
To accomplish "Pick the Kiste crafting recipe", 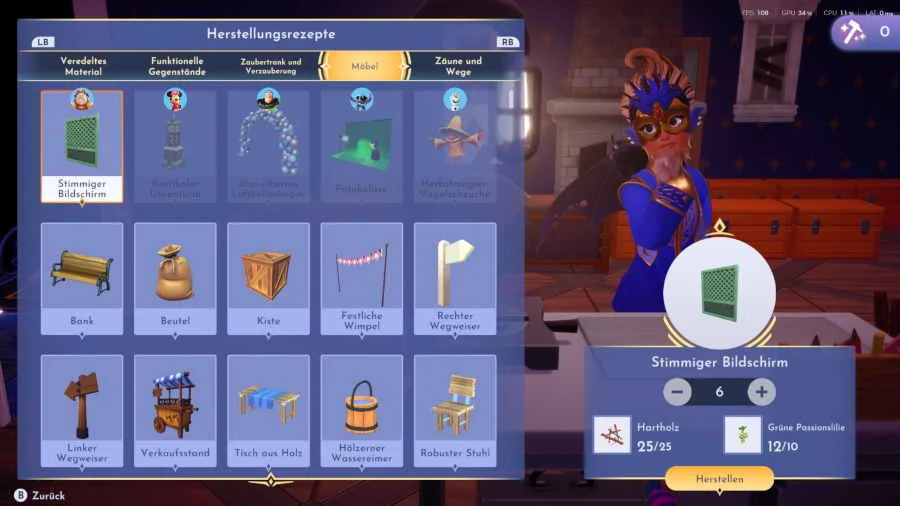I will pyautogui.click(x=268, y=278).
